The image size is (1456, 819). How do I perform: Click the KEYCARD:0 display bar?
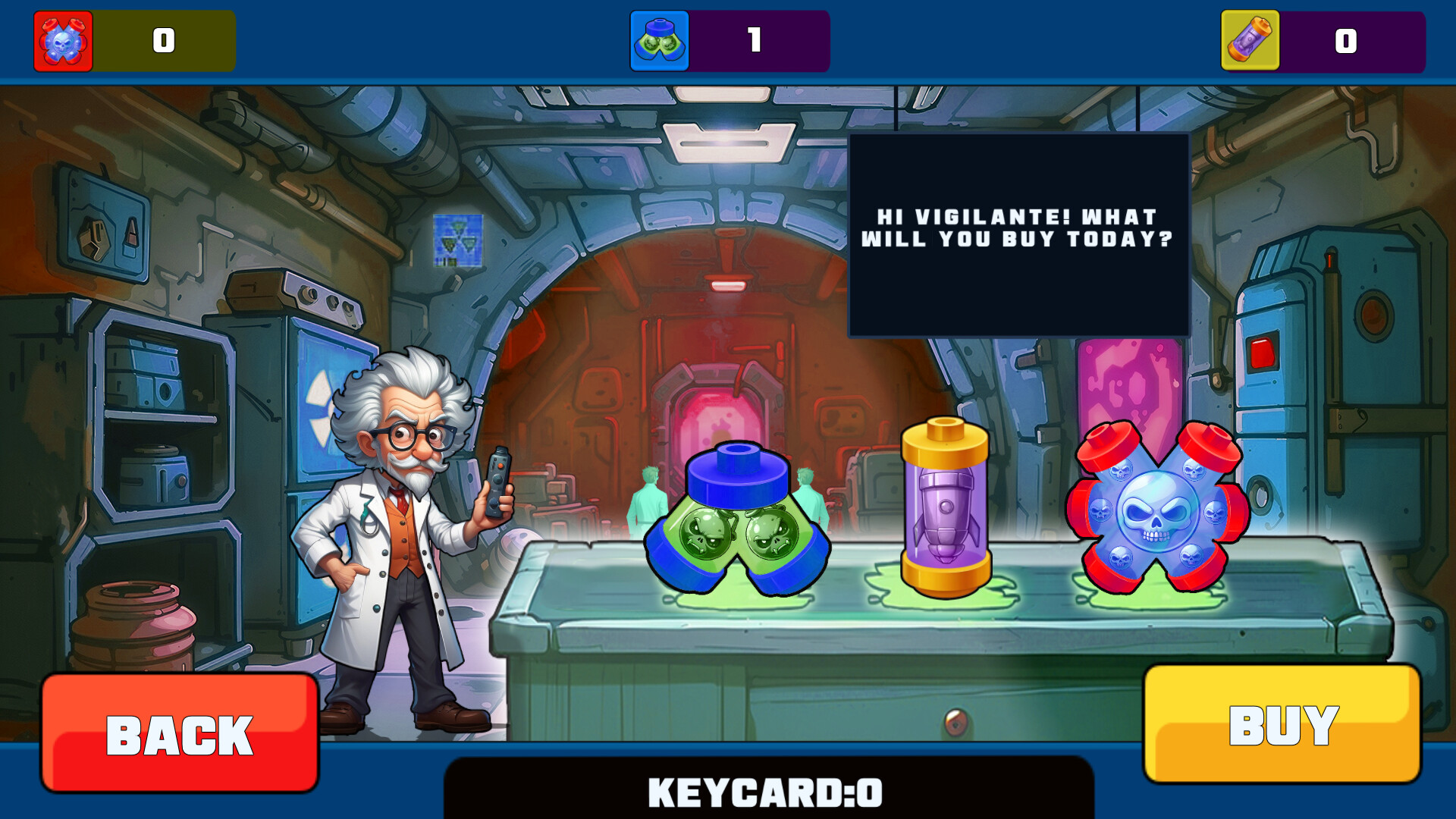coord(764,793)
